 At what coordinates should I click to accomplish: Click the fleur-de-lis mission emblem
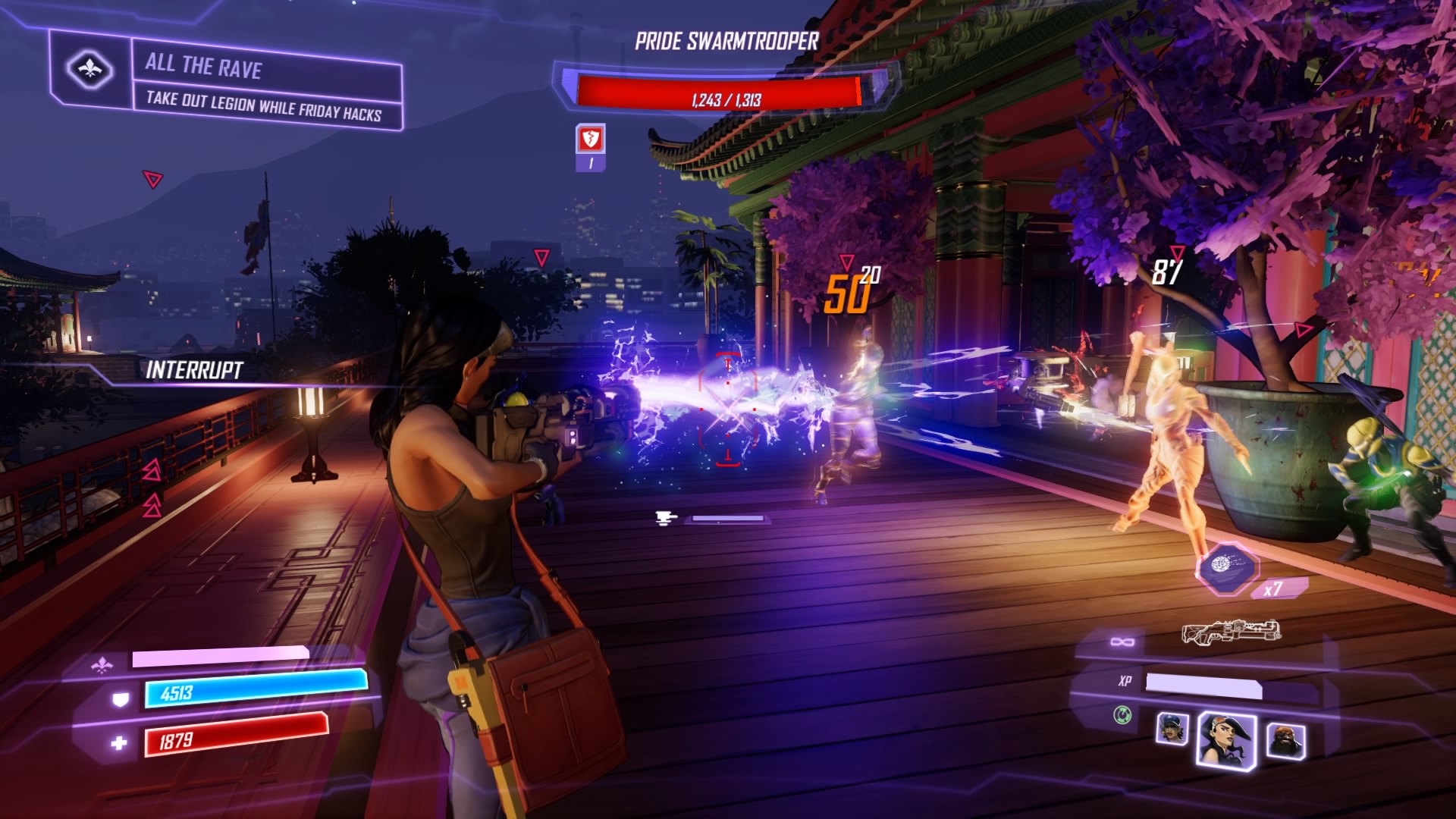pos(89,70)
